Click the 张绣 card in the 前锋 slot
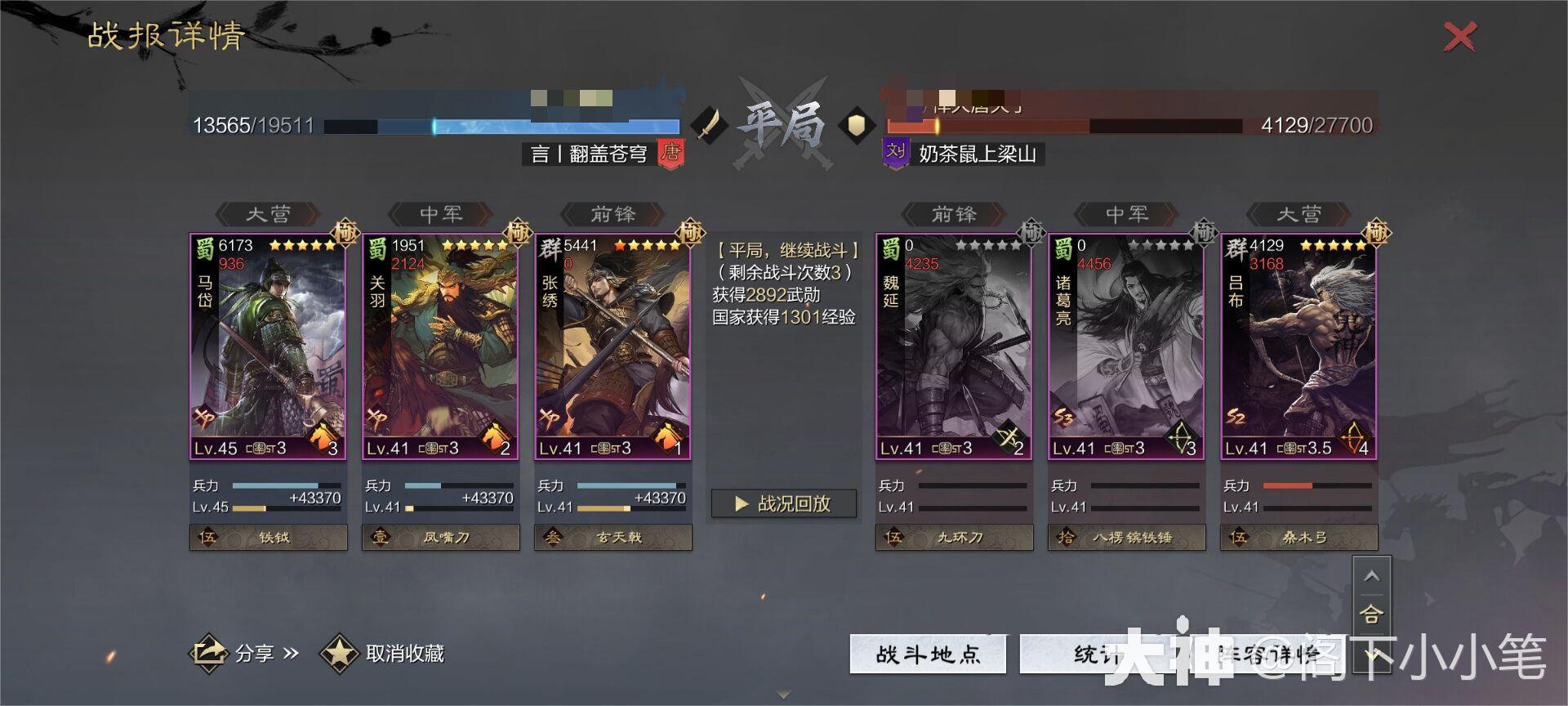 pyautogui.click(x=612, y=343)
